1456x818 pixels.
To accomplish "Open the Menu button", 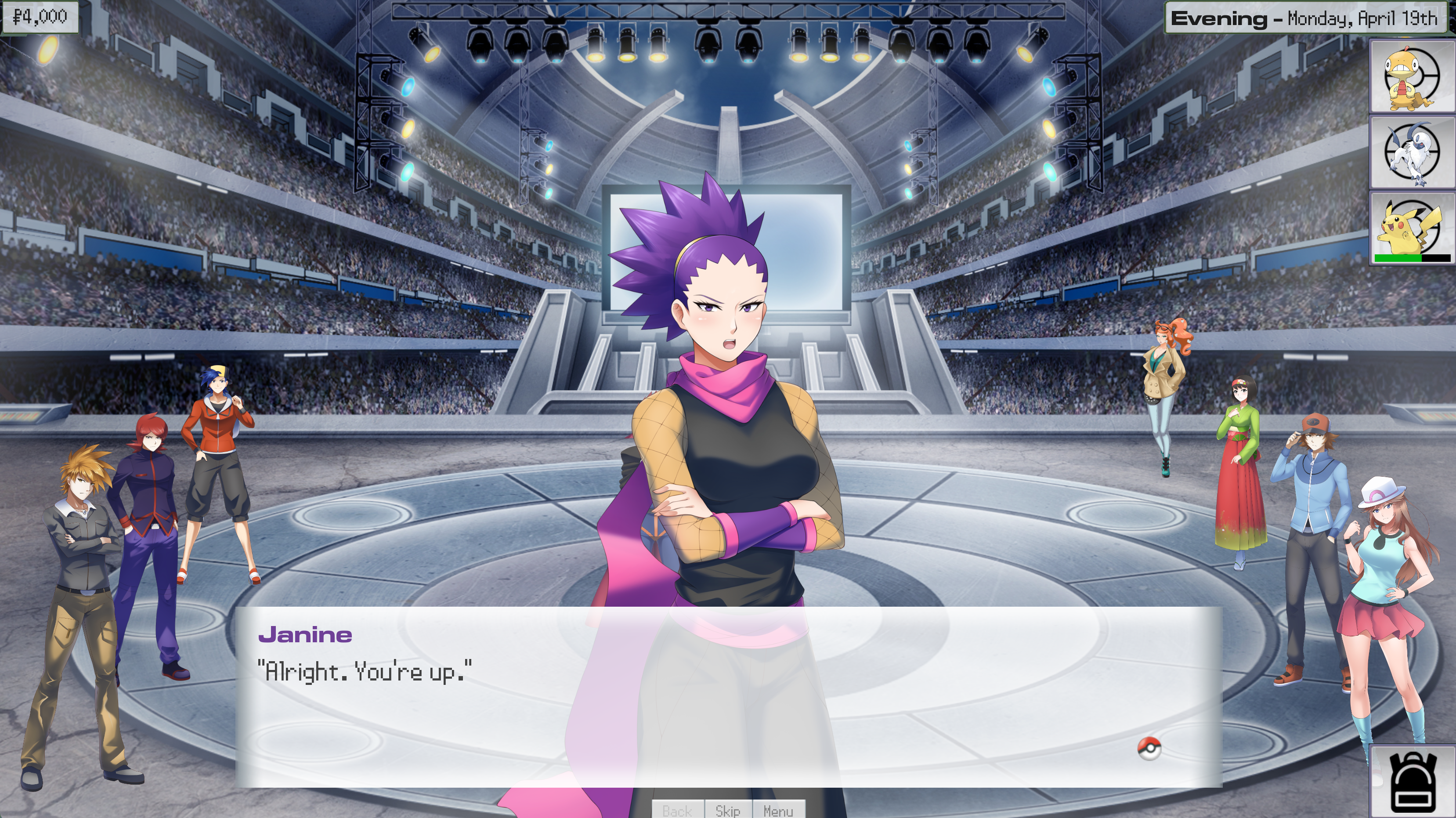I will (x=778, y=810).
